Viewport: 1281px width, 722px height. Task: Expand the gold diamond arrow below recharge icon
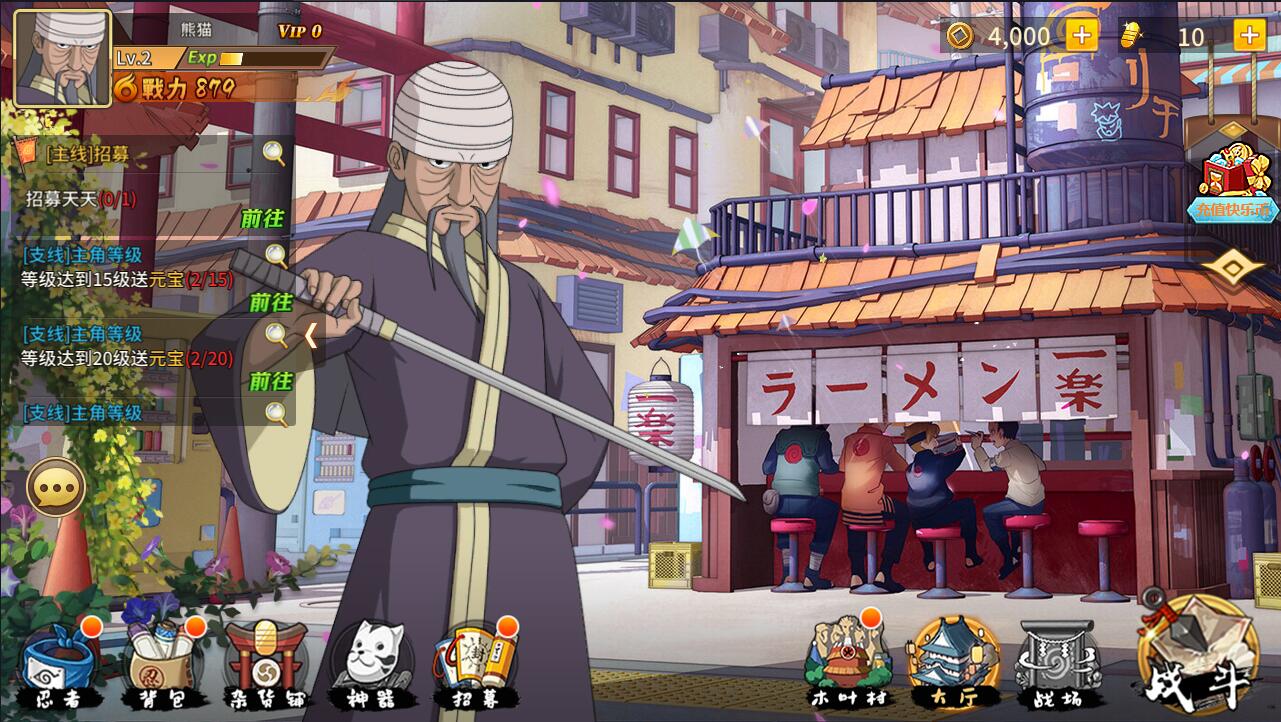(1234, 268)
